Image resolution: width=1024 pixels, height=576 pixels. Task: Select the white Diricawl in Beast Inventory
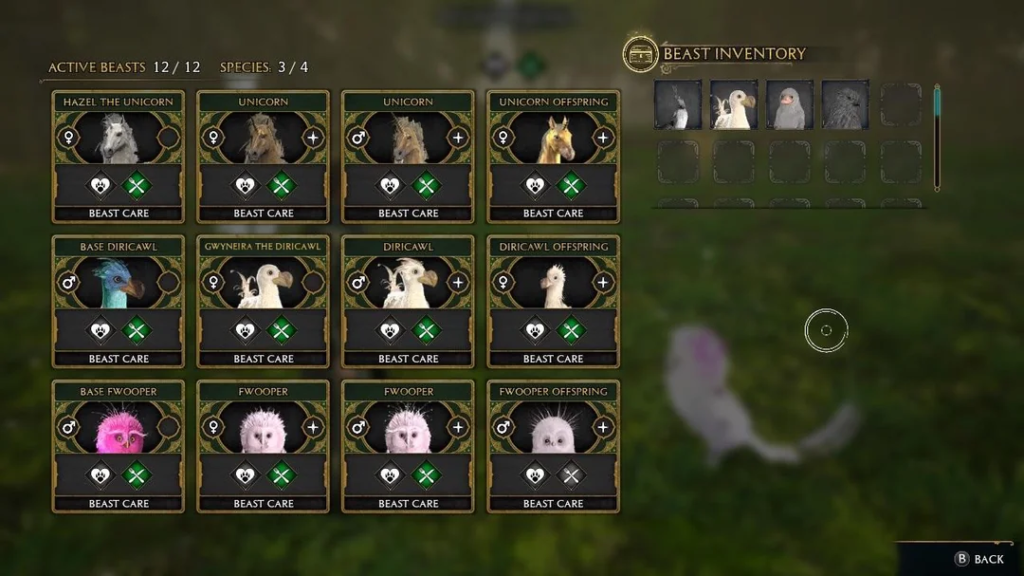point(733,105)
